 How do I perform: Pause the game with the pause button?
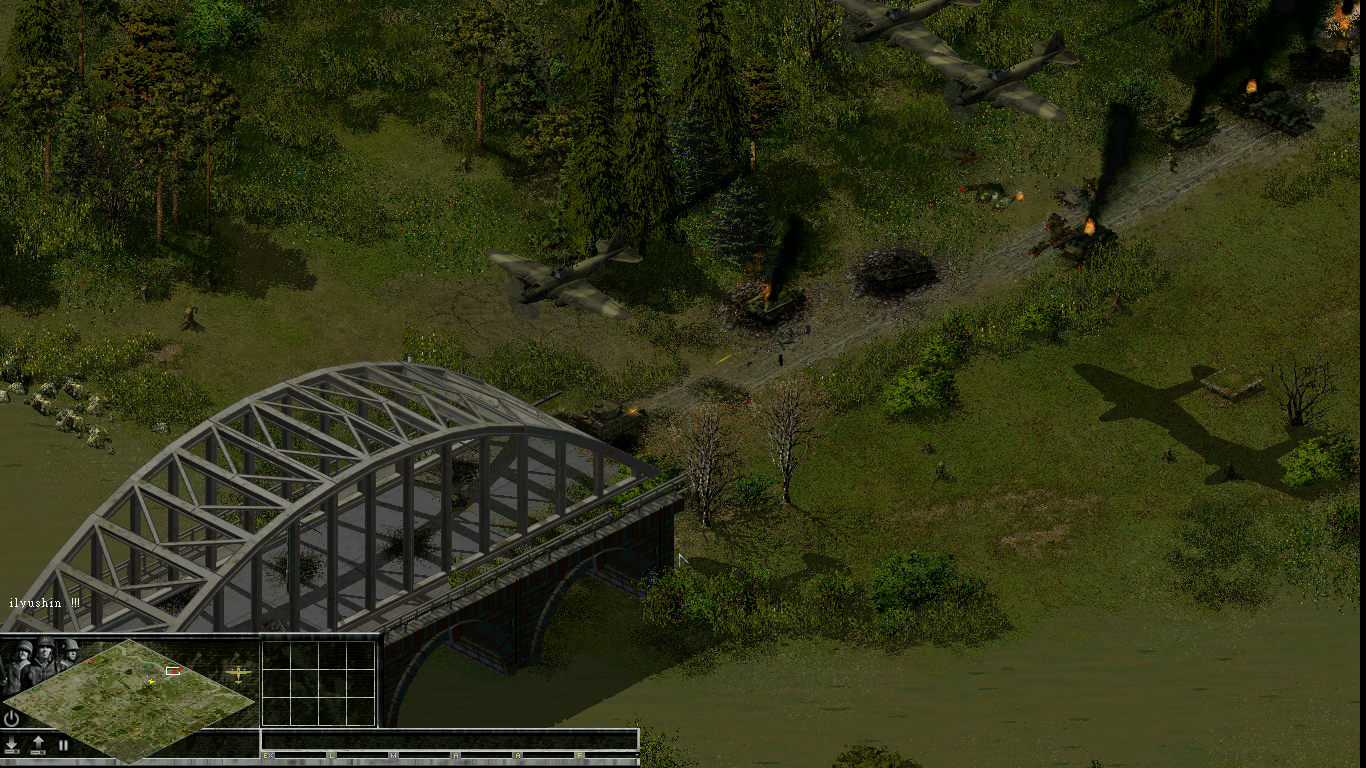[x=63, y=745]
